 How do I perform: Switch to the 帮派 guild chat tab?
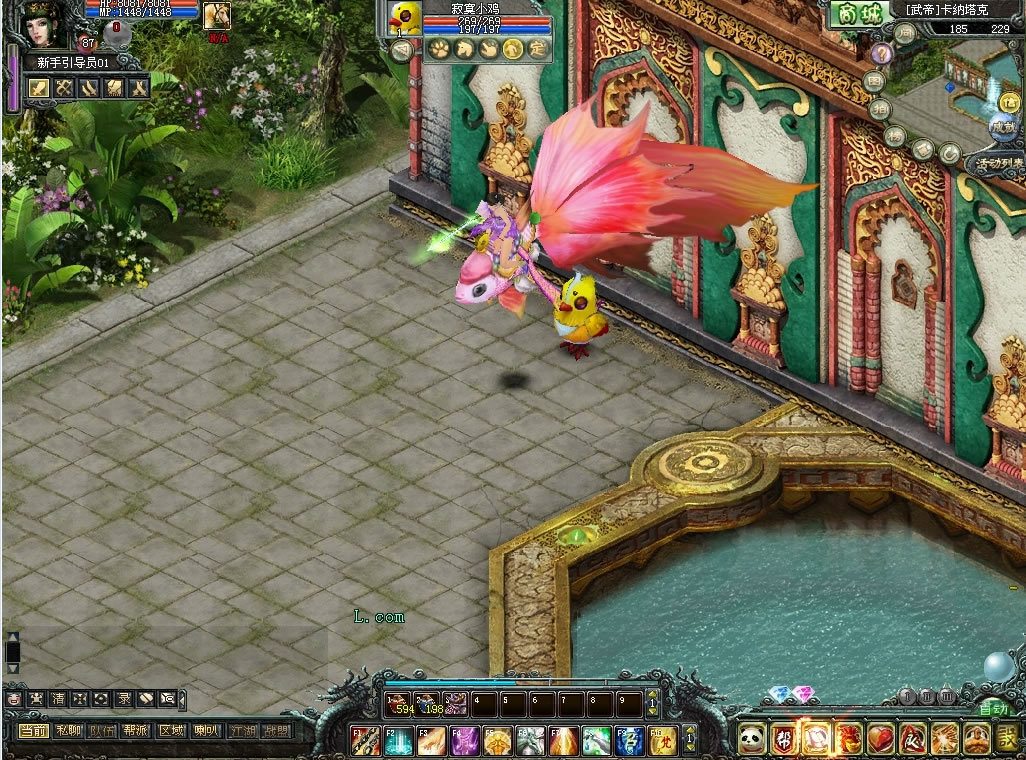[x=136, y=731]
